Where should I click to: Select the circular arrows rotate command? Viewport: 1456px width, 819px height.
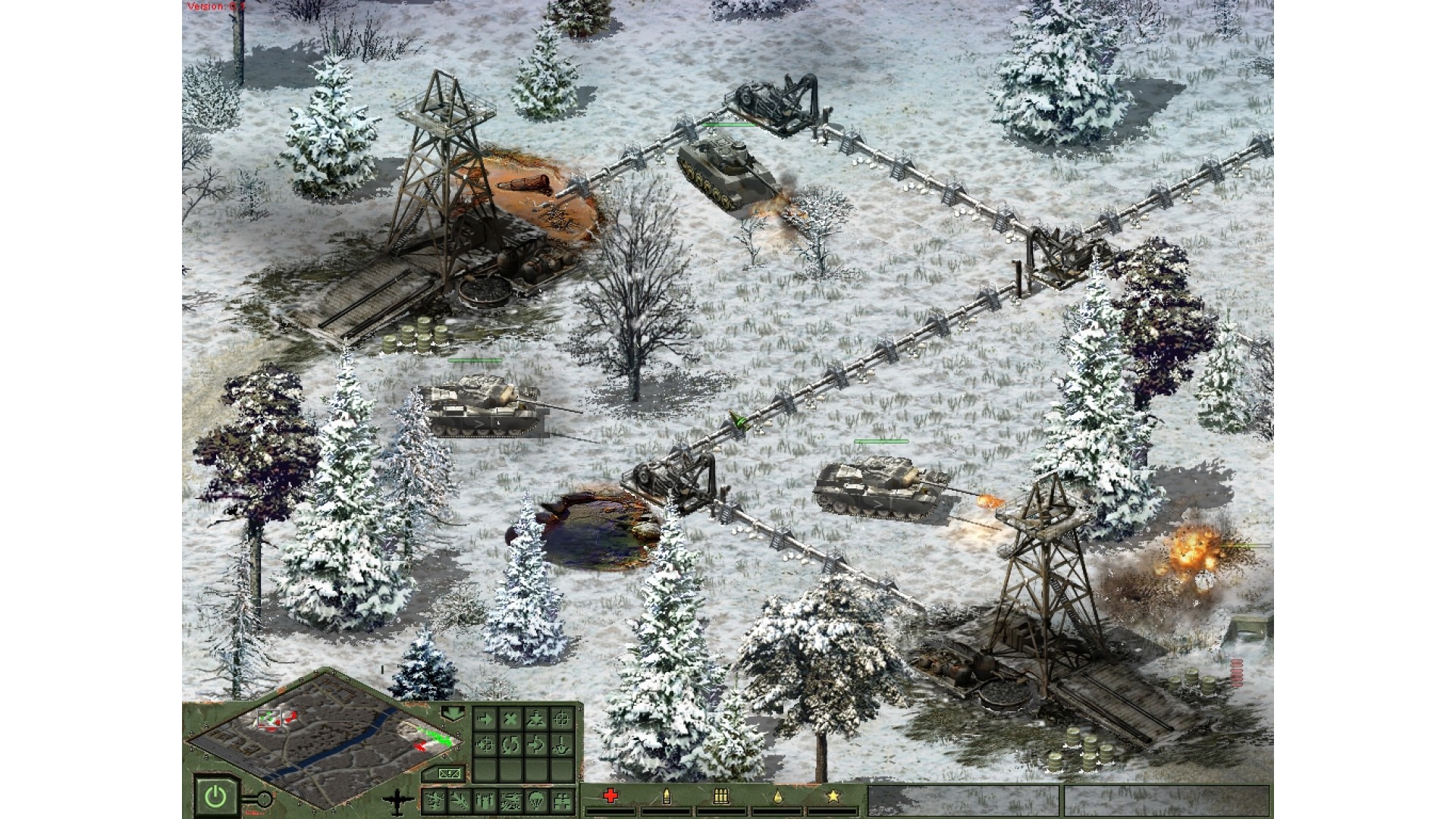[510, 745]
